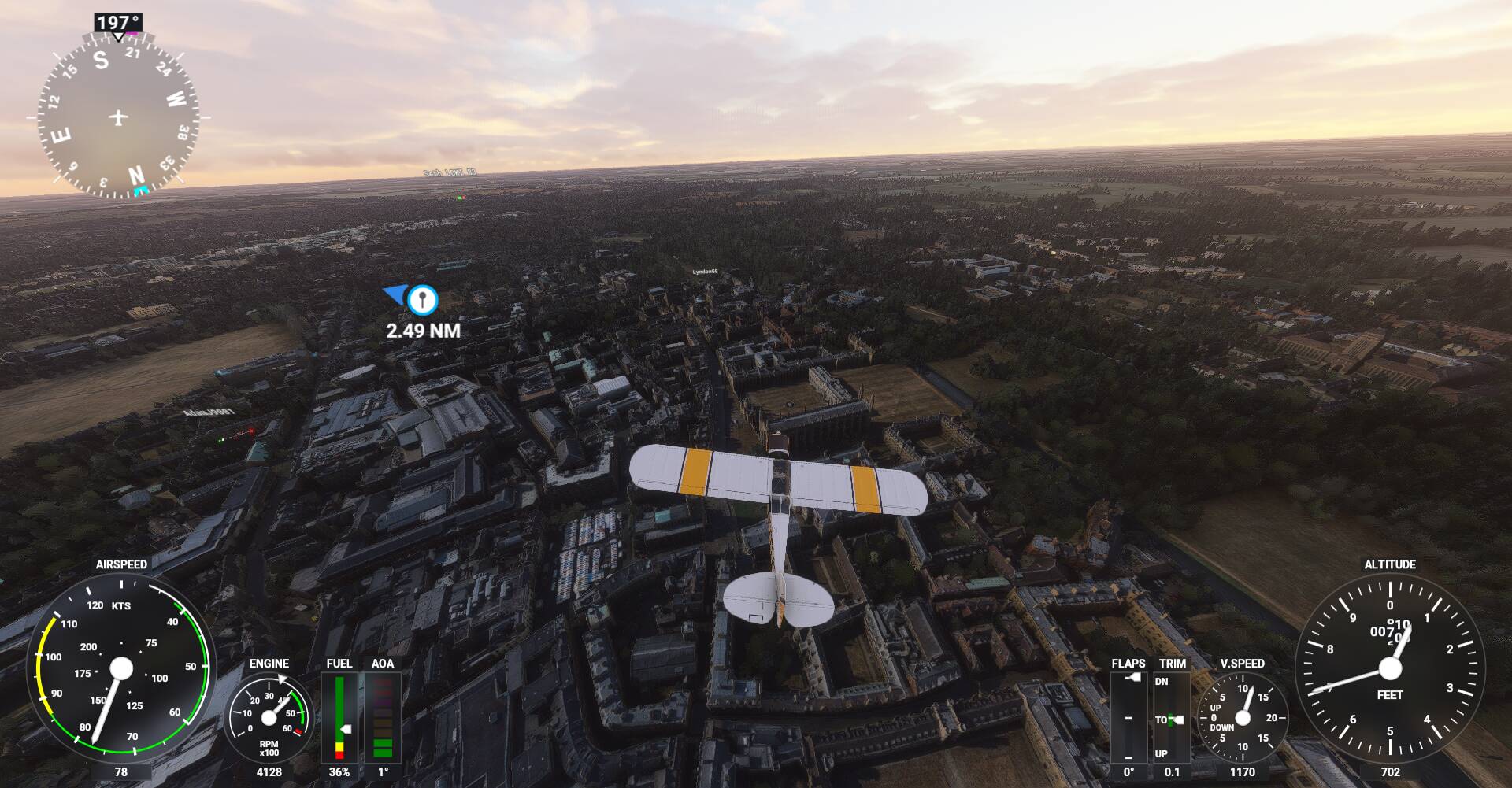This screenshot has height=788, width=1512.
Task: Click the trim indicator gauge
Action: point(1171,717)
